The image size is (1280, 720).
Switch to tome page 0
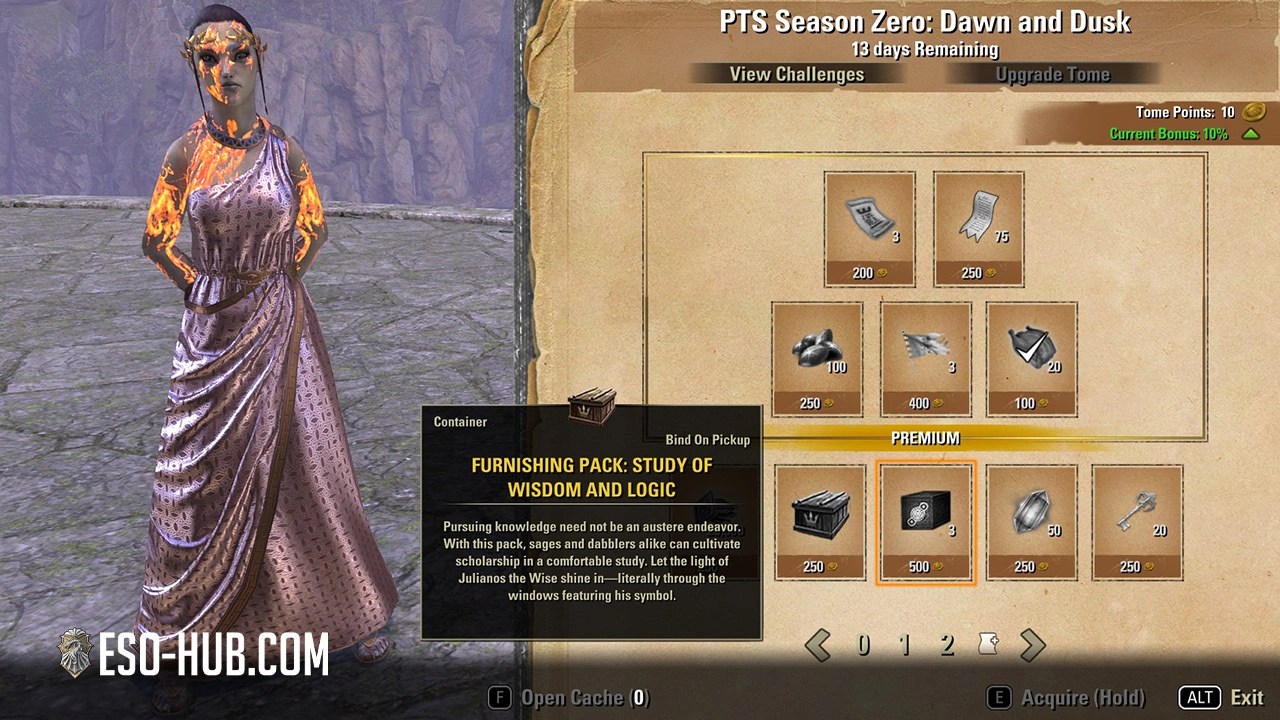[863, 645]
